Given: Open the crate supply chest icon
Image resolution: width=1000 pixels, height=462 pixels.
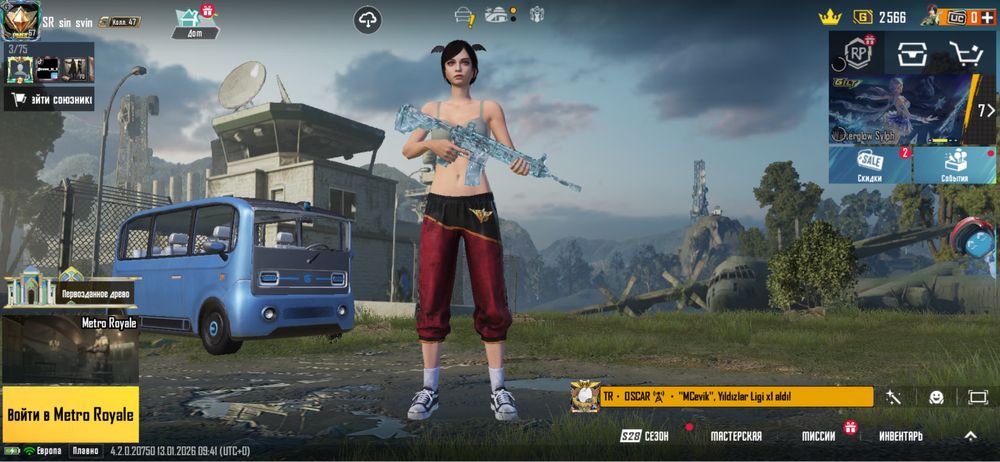Looking at the screenshot, I should pos(910,55).
